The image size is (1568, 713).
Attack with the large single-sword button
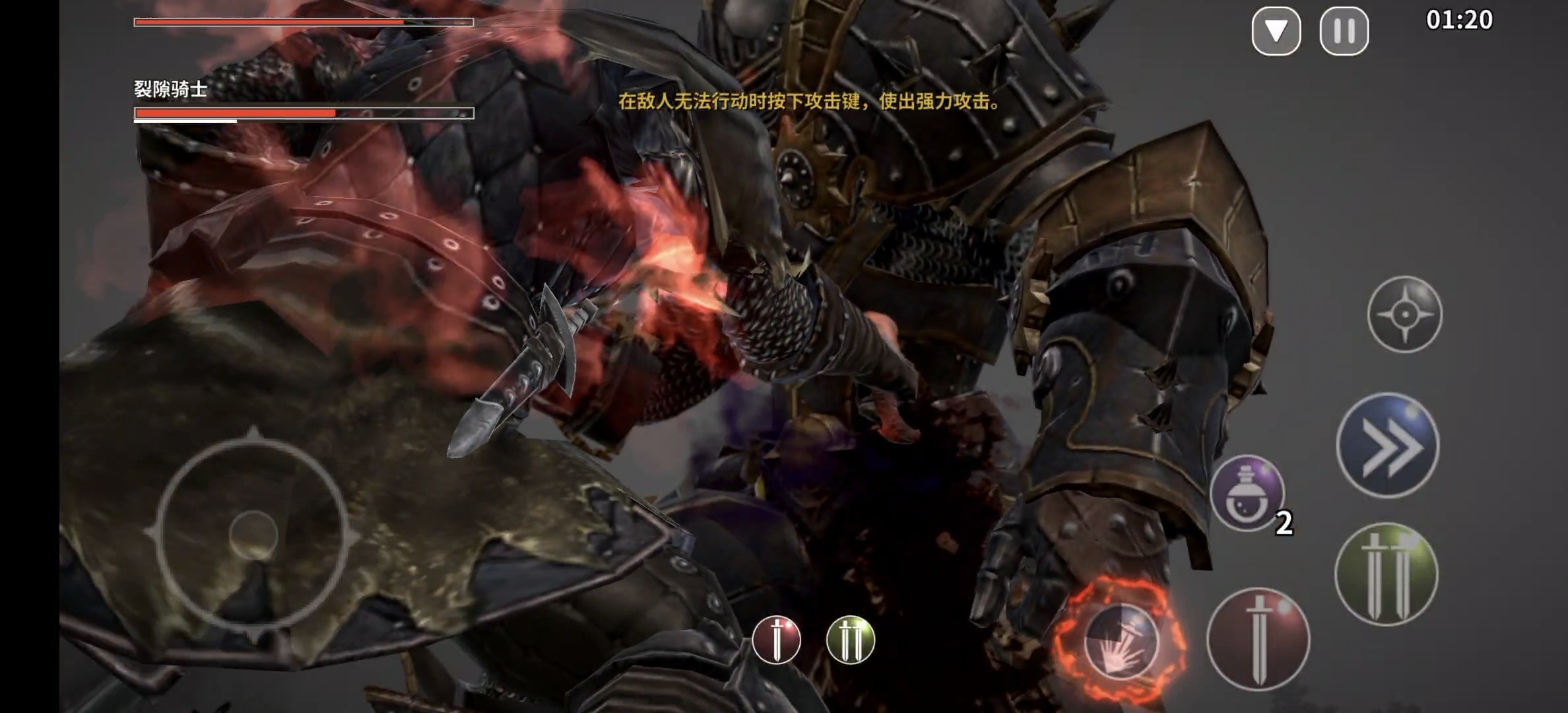pyautogui.click(x=1258, y=639)
